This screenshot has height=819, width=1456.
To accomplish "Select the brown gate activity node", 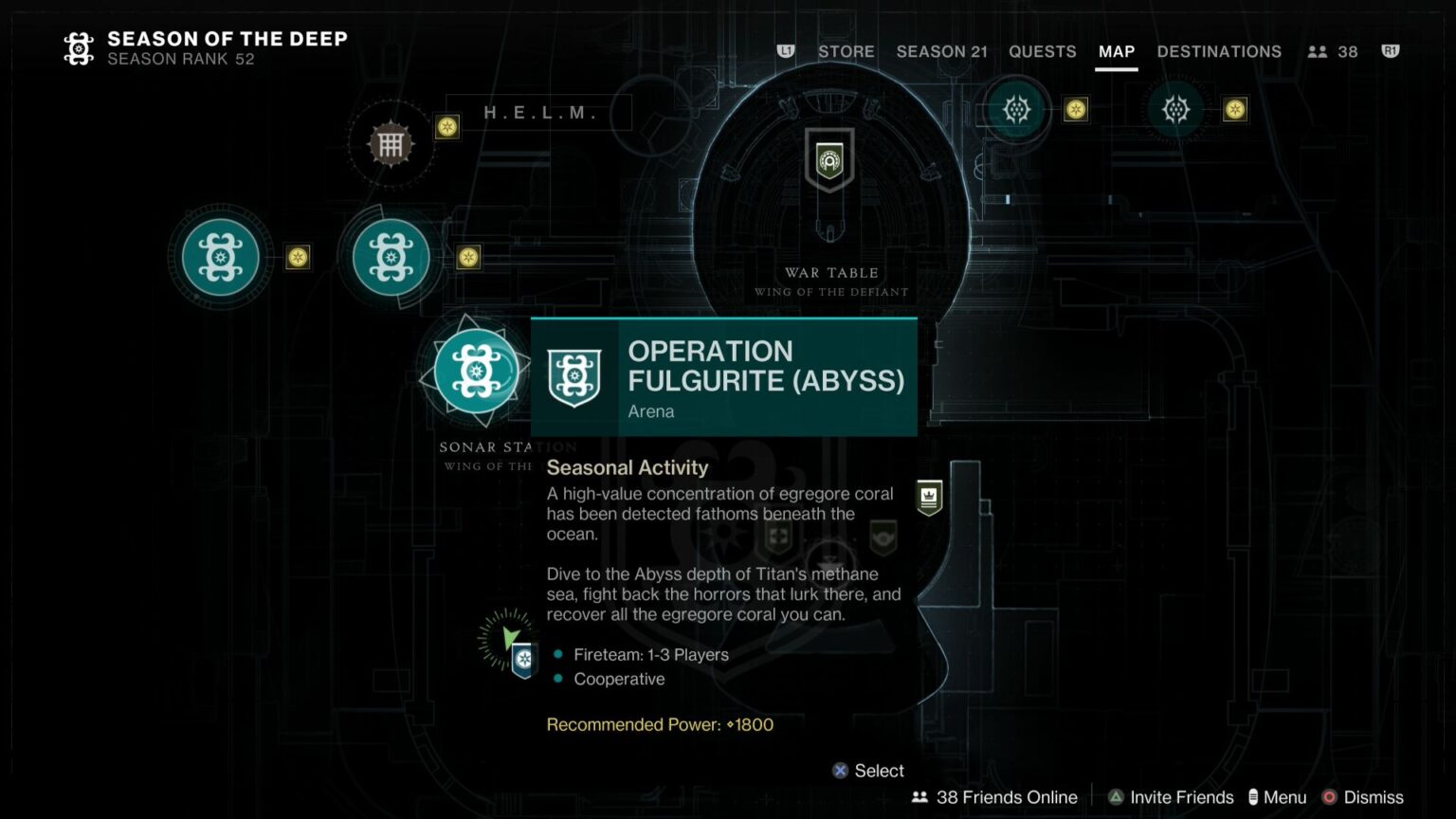I will coord(391,145).
